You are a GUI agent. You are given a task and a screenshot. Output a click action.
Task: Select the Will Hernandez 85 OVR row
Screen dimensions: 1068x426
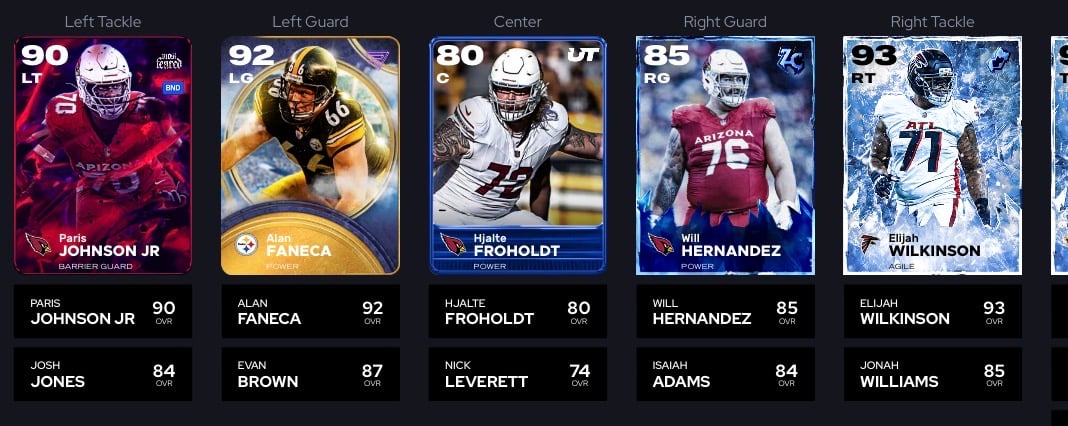coord(725,311)
